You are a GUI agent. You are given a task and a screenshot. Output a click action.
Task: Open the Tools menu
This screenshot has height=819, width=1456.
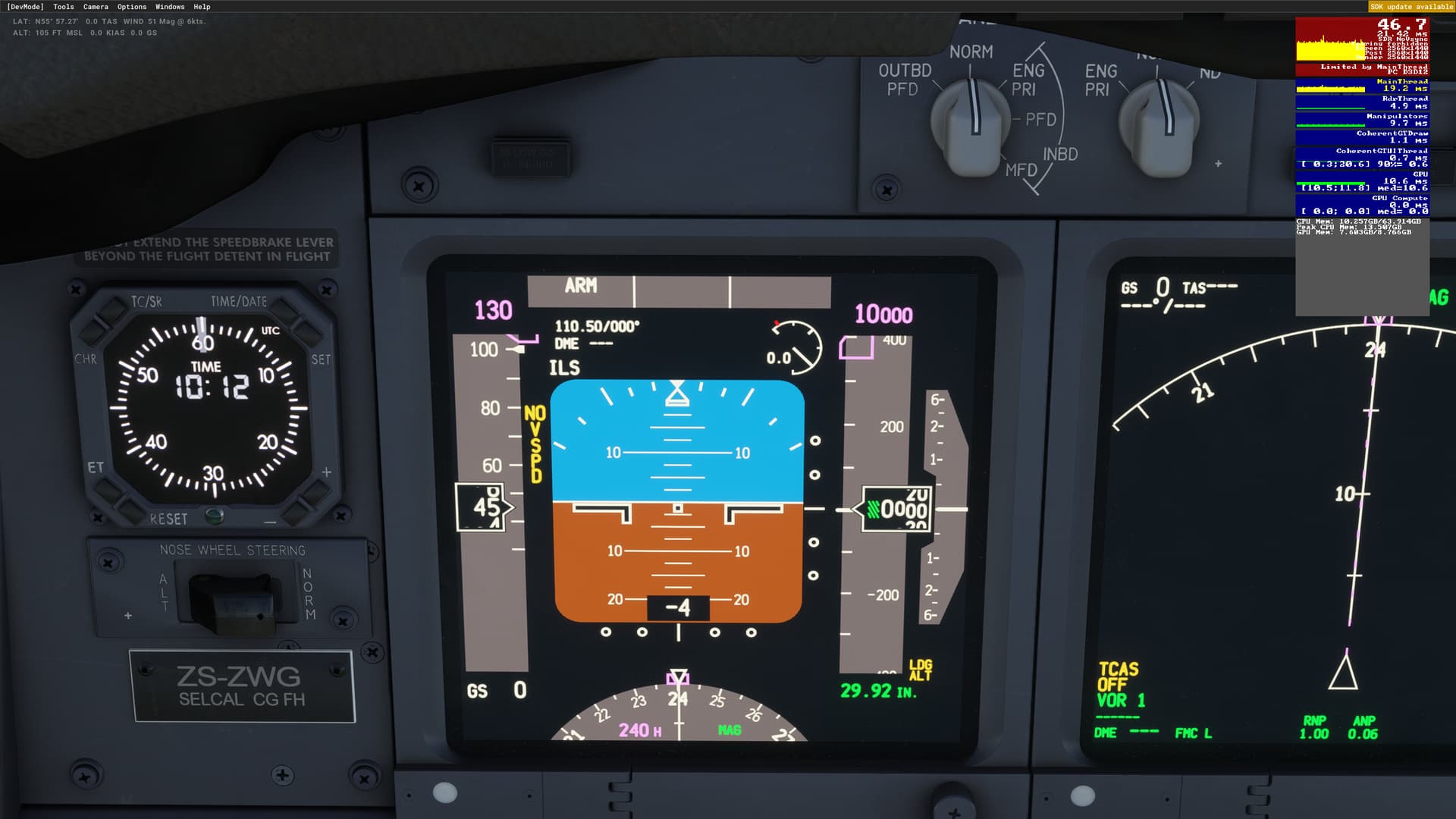[64, 6]
